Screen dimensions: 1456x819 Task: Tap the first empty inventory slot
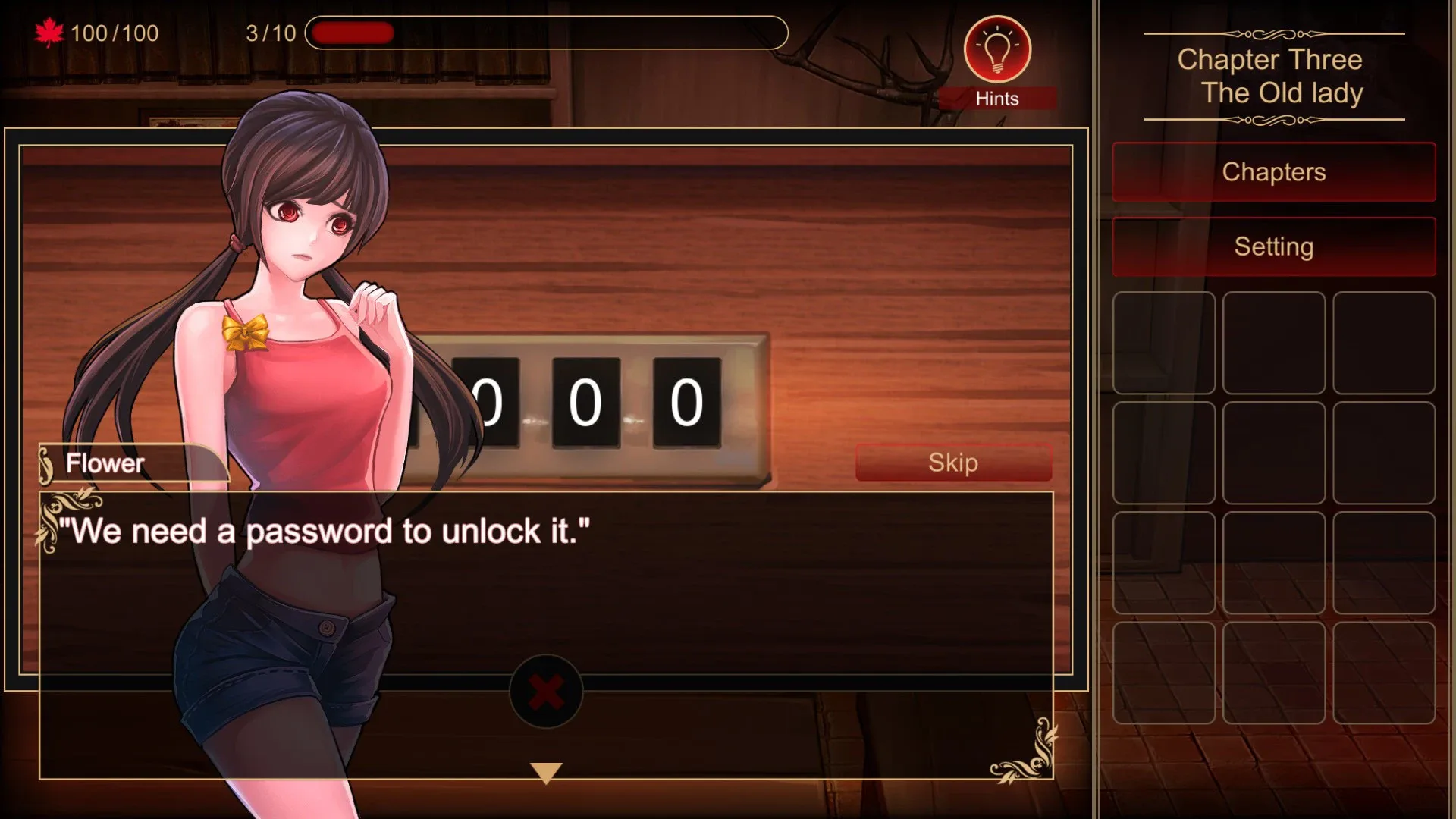(x=1165, y=343)
